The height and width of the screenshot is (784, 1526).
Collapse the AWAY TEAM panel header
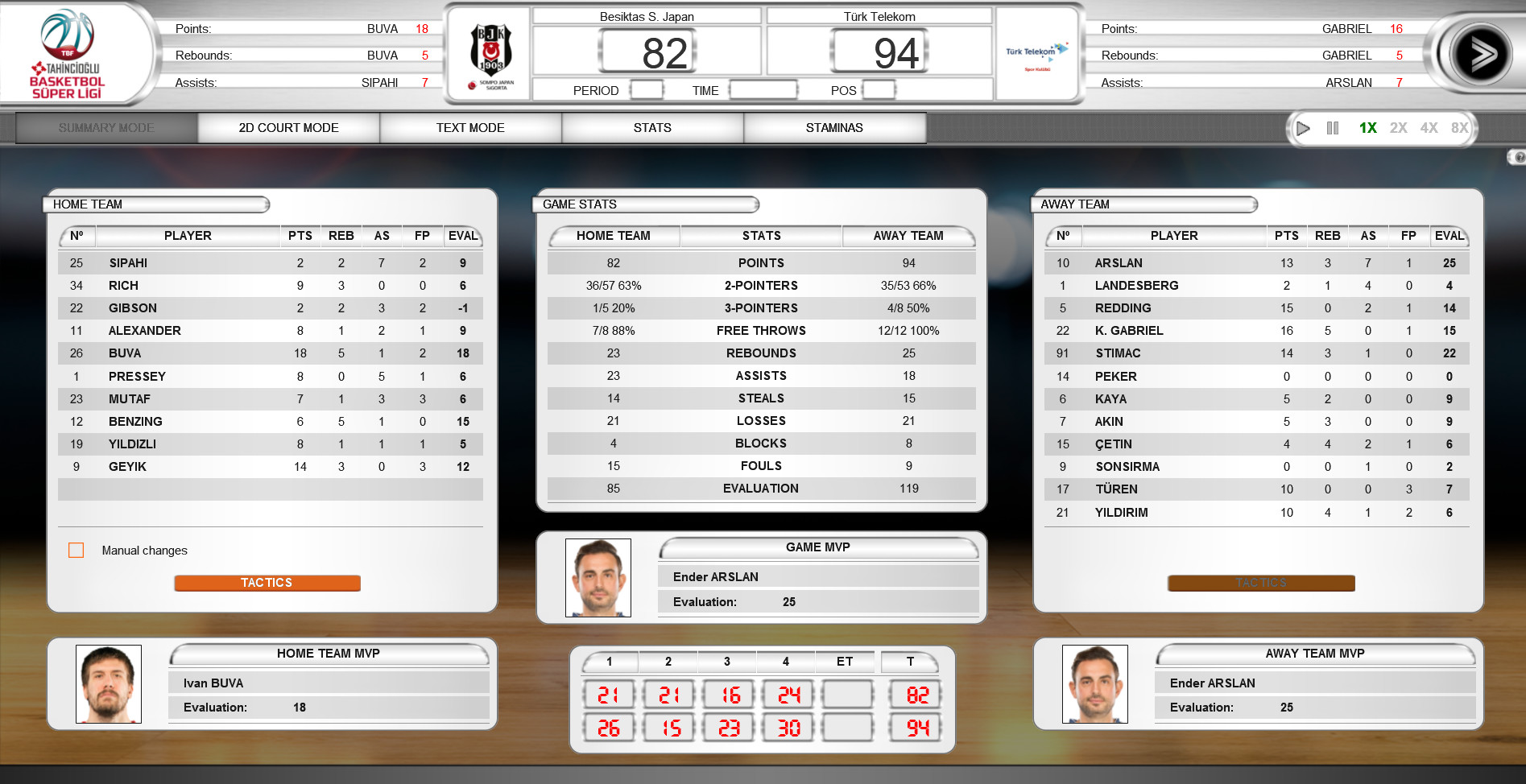click(x=1143, y=204)
